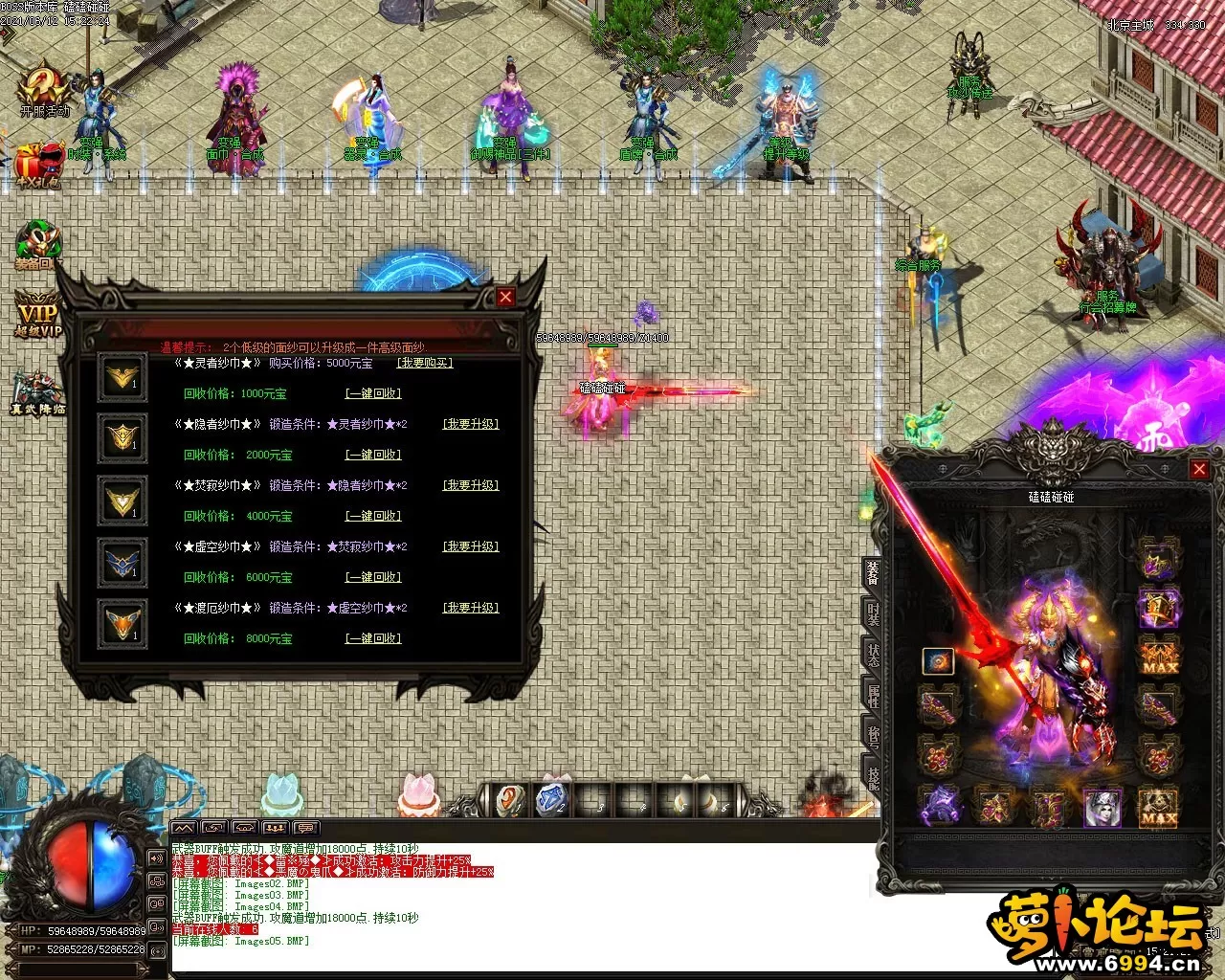Show the 属性 attributes tab
Image resolution: width=1225 pixels, height=980 pixels.
873,696
